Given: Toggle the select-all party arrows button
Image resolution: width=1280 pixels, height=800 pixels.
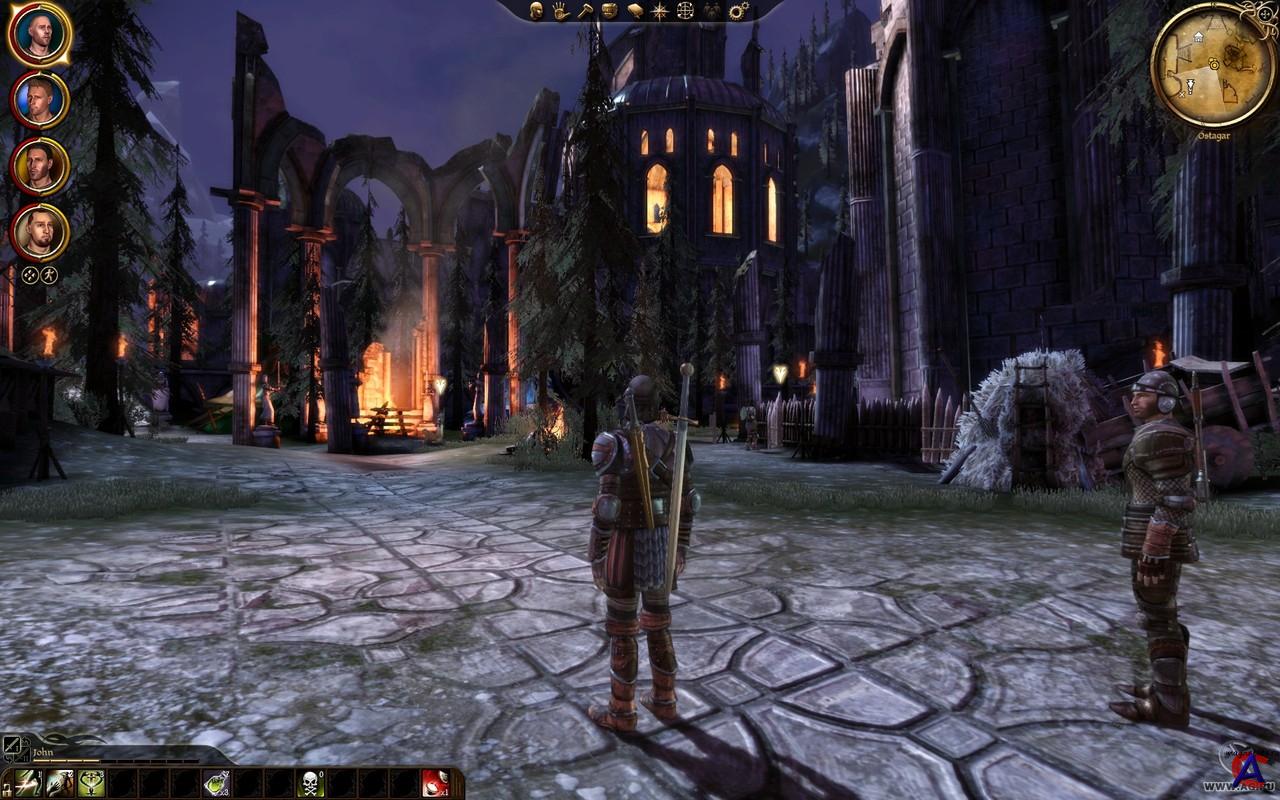Looking at the screenshot, I should (30, 275).
